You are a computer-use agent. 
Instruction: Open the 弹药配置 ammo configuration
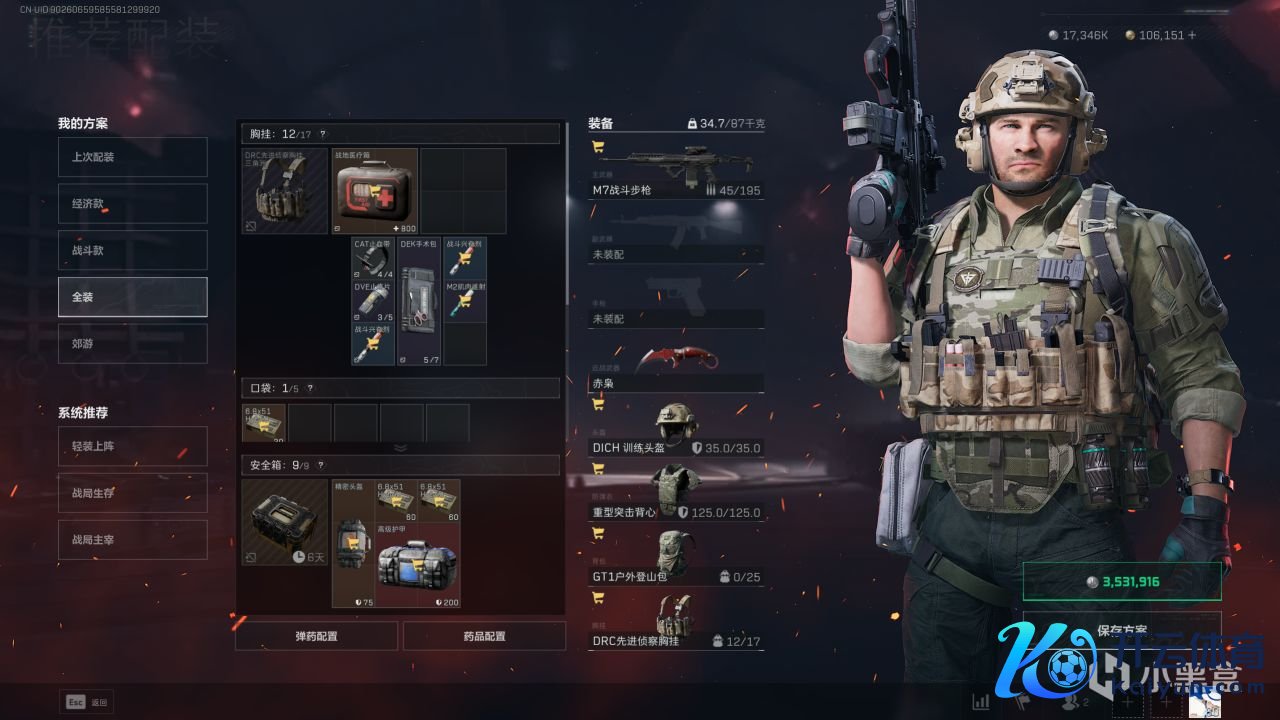click(x=316, y=636)
